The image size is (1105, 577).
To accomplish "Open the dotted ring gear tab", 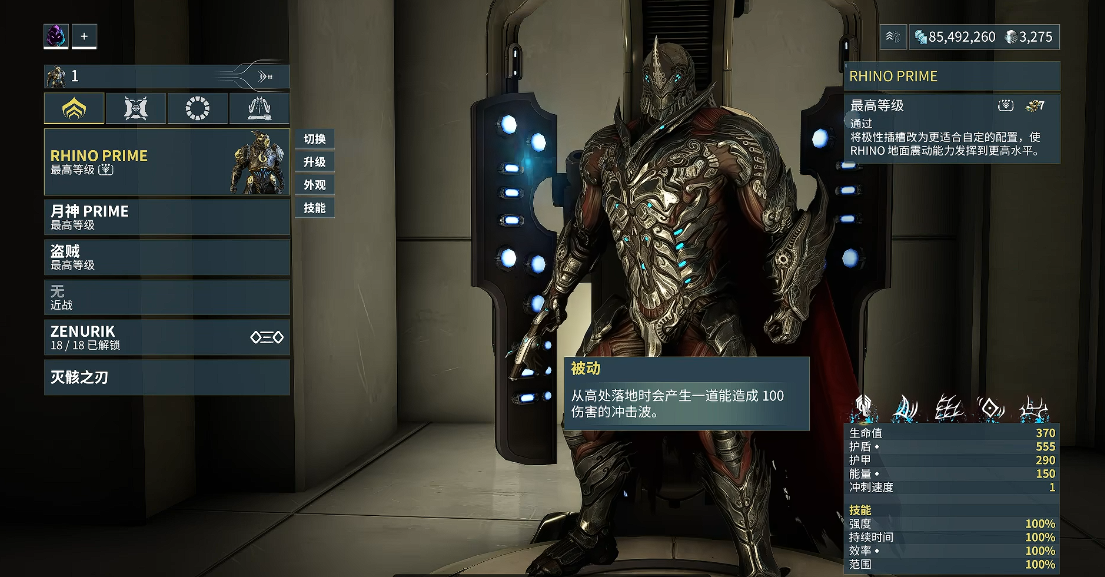I will click(198, 108).
